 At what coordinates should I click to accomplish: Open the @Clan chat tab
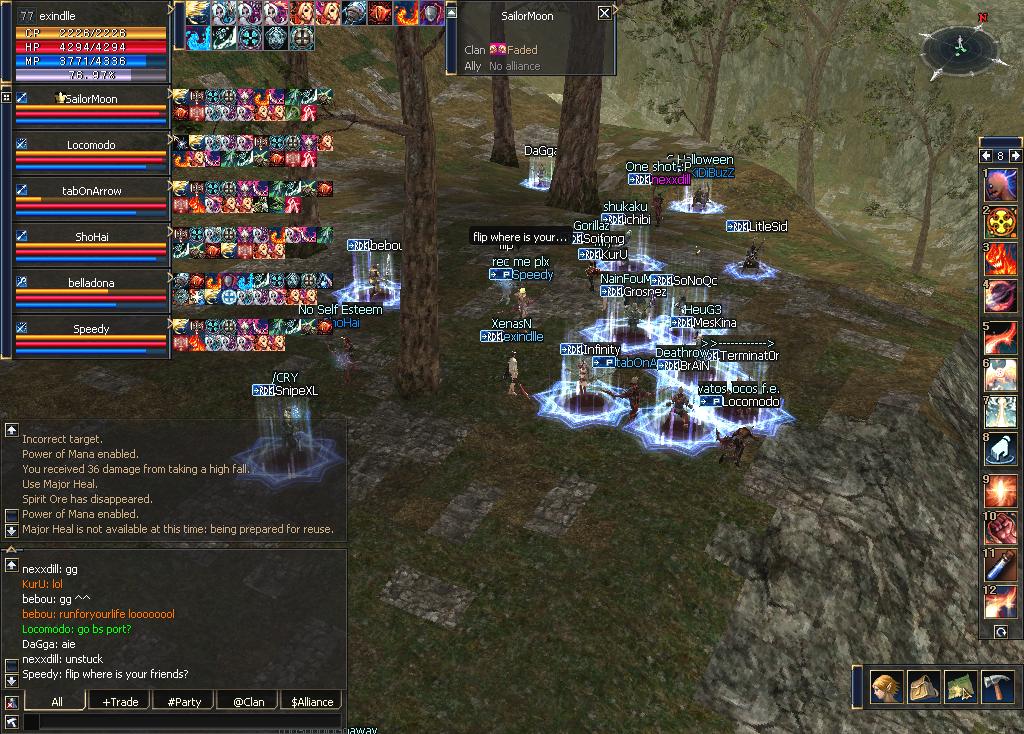pos(248,702)
